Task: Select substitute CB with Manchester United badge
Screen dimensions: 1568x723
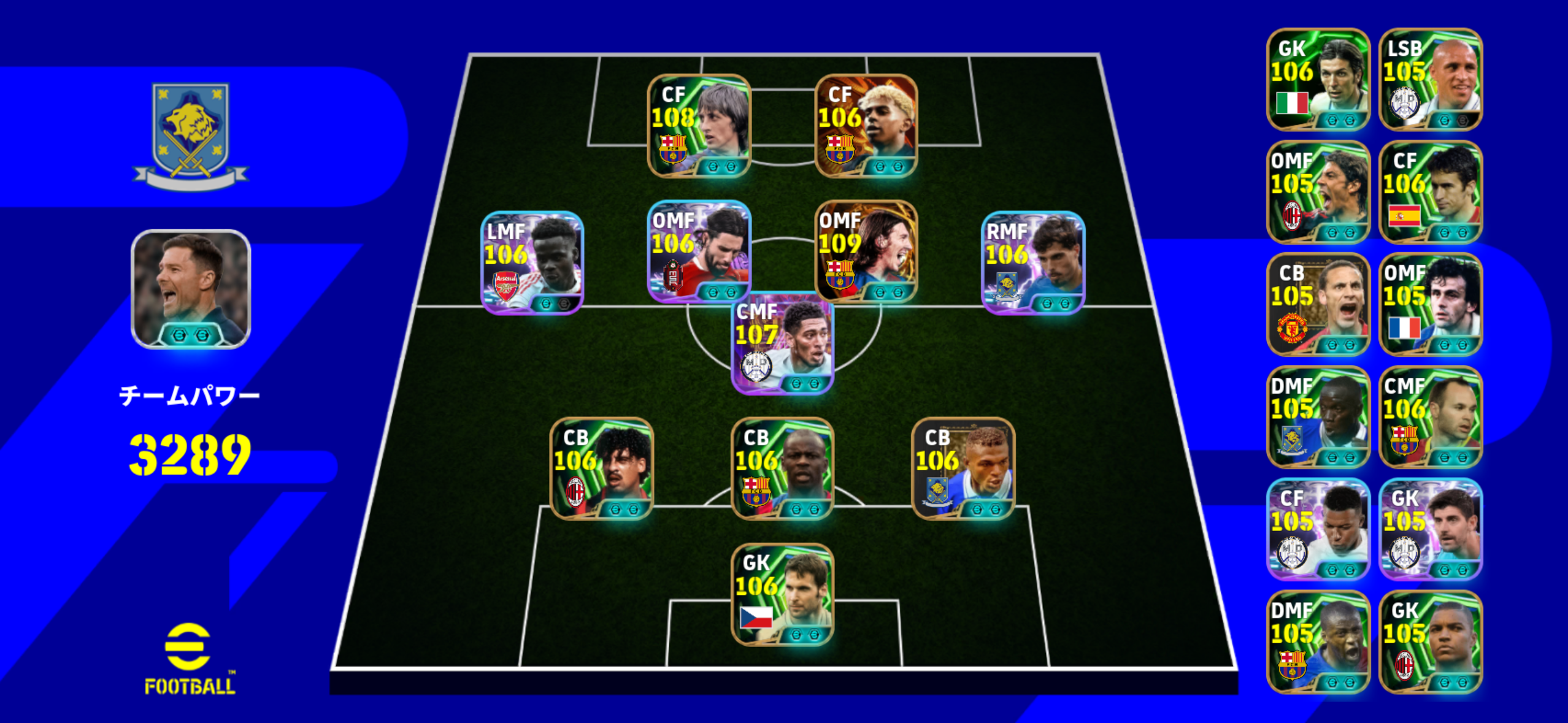Action: coord(1318,305)
